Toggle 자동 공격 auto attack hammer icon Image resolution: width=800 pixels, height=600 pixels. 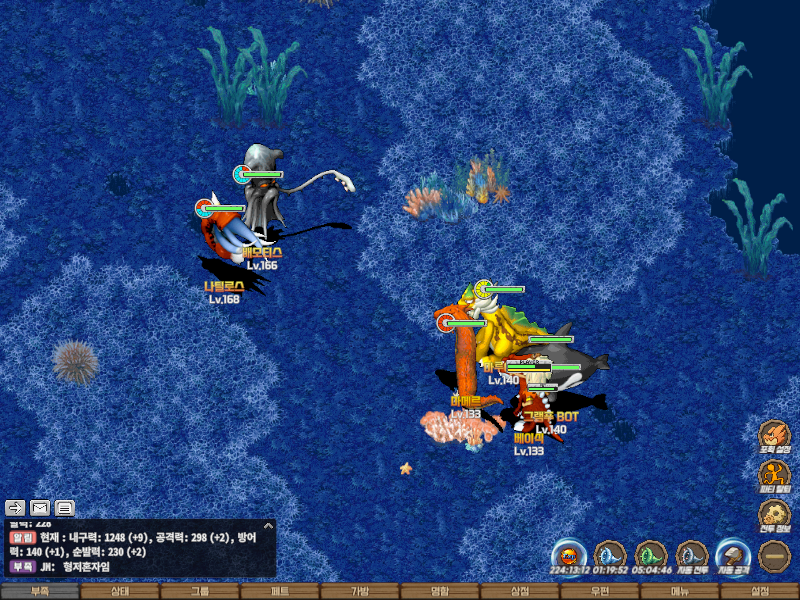pos(732,554)
